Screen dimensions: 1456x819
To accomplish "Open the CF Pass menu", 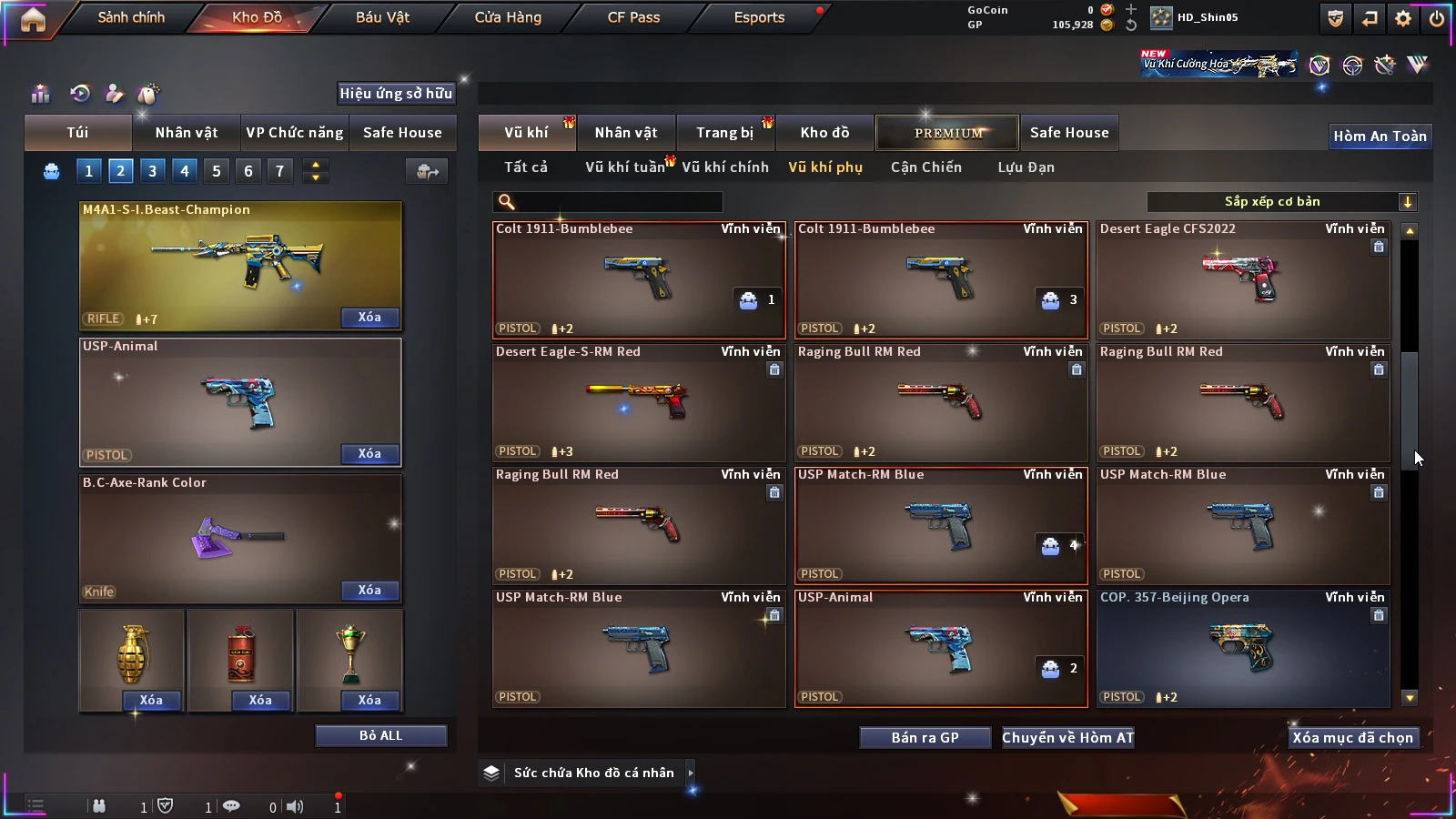I will pyautogui.click(x=633, y=17).
